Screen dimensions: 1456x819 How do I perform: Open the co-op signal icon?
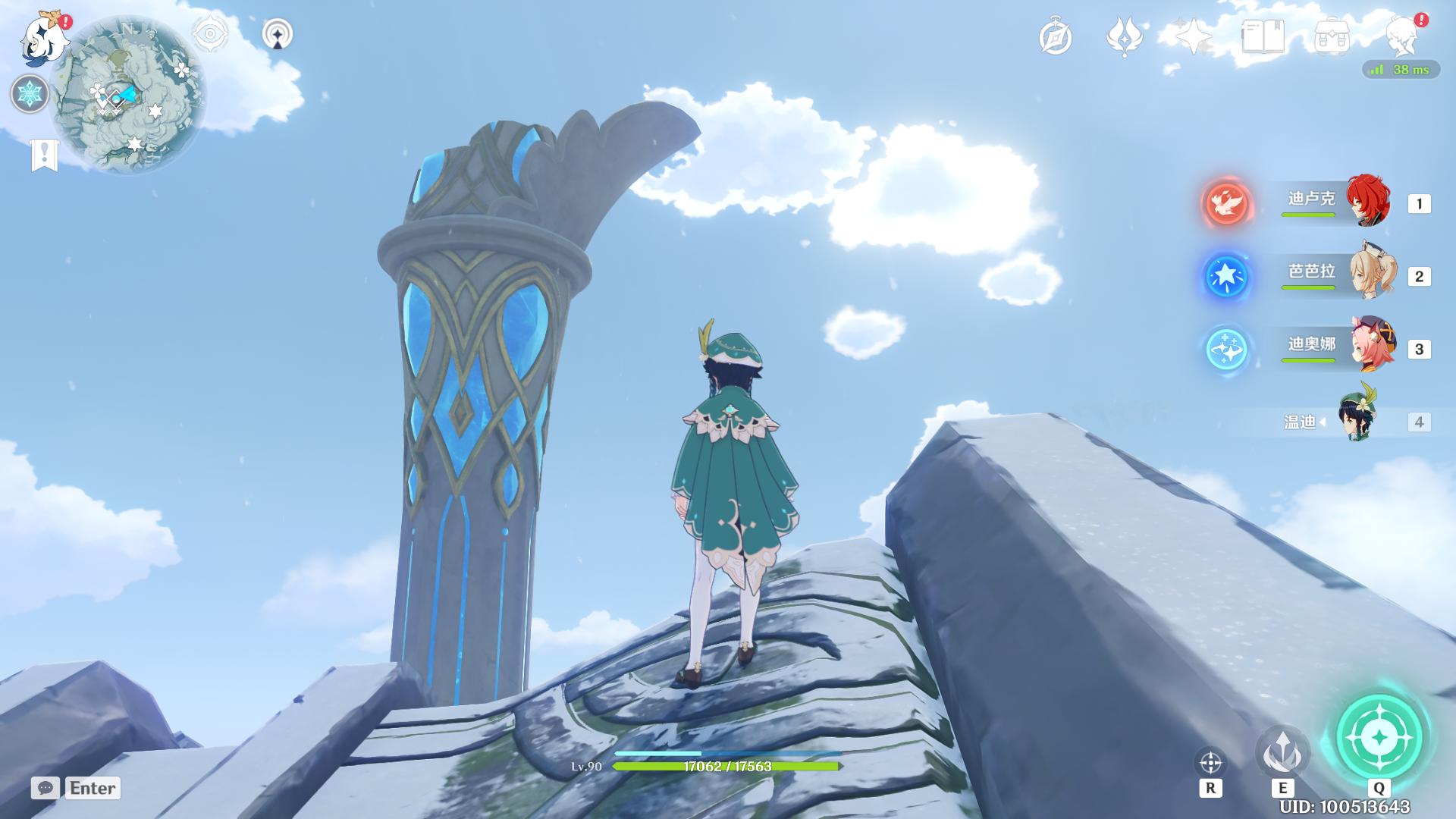[278, 34]
